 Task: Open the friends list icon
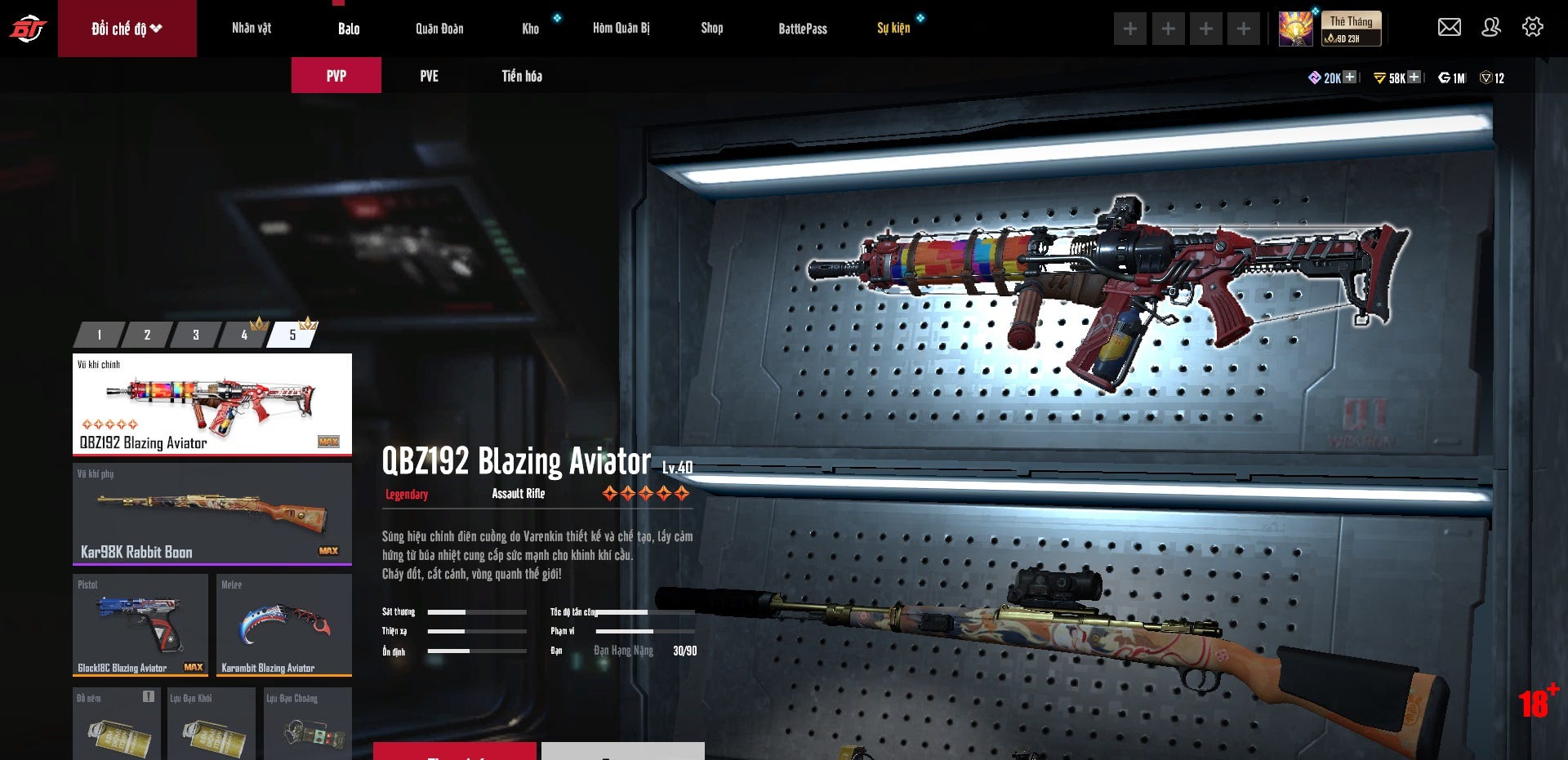(1491, 27)
